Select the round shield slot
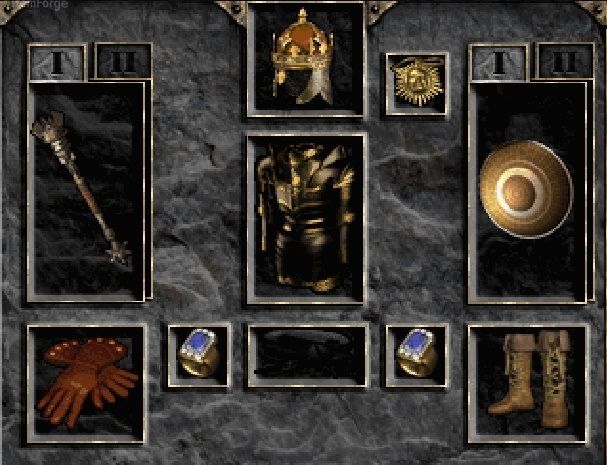 pos(525,190)
